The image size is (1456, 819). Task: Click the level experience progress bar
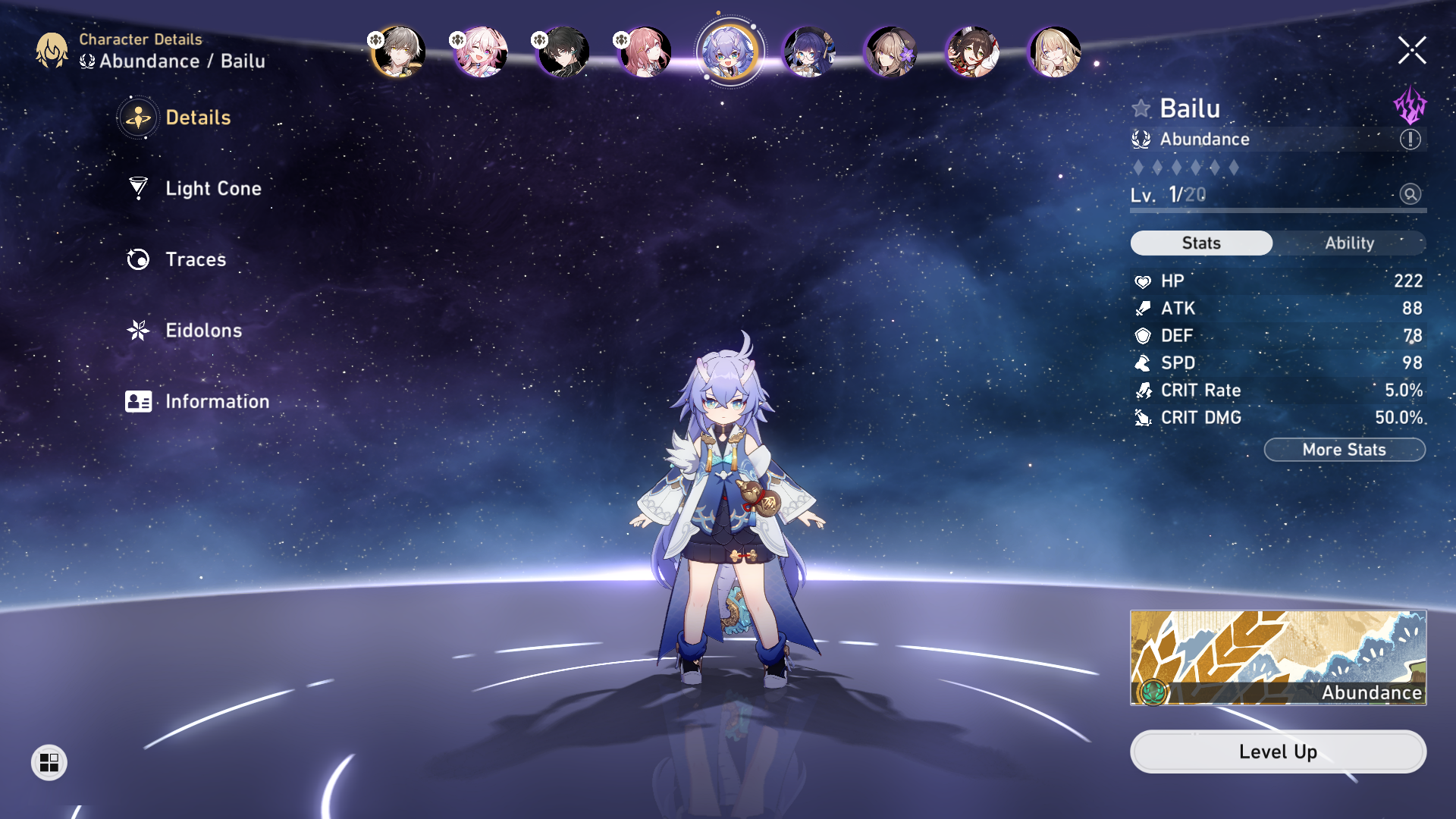tap(1277, 210)
